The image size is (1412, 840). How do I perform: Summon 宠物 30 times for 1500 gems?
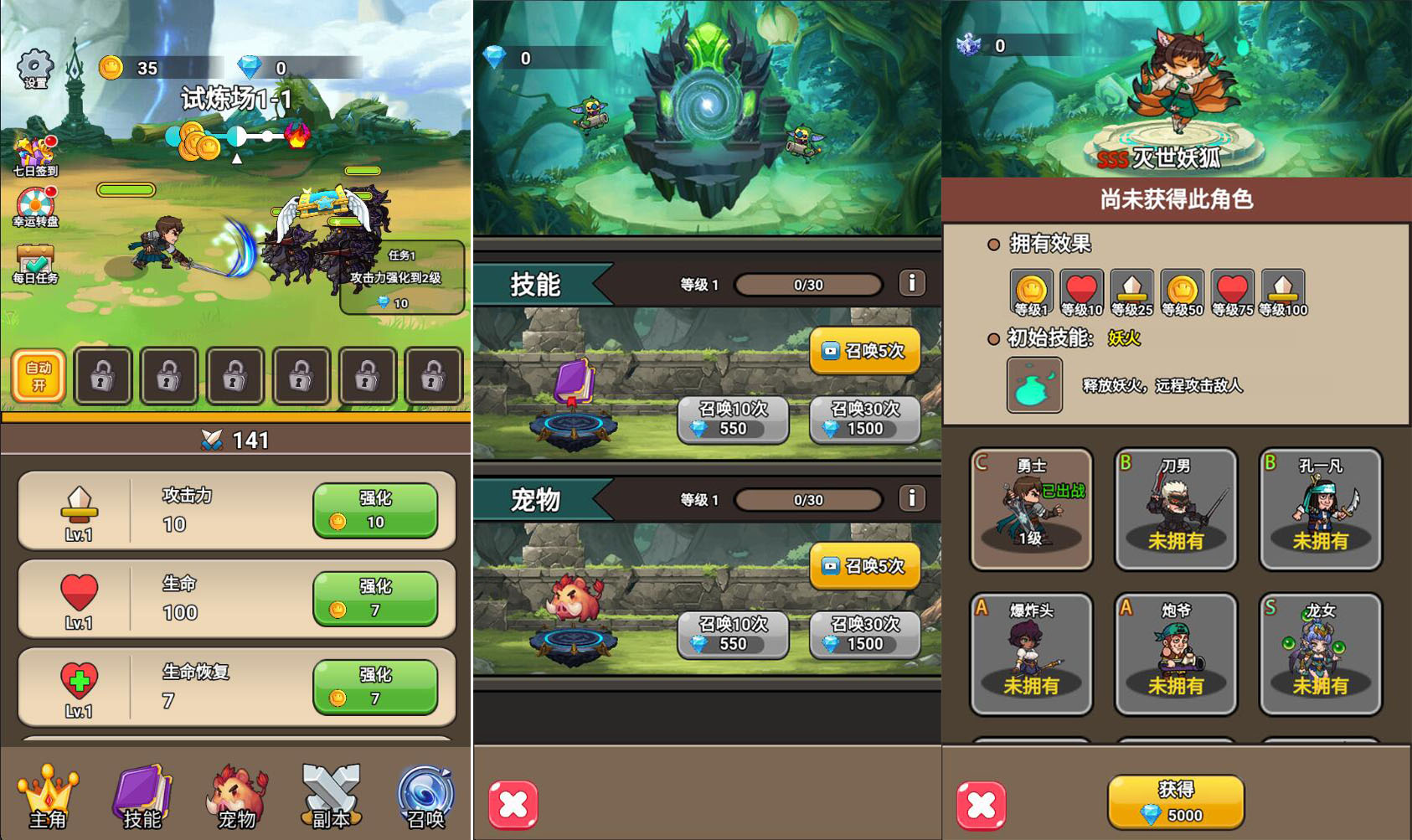(x=865, y=634)
